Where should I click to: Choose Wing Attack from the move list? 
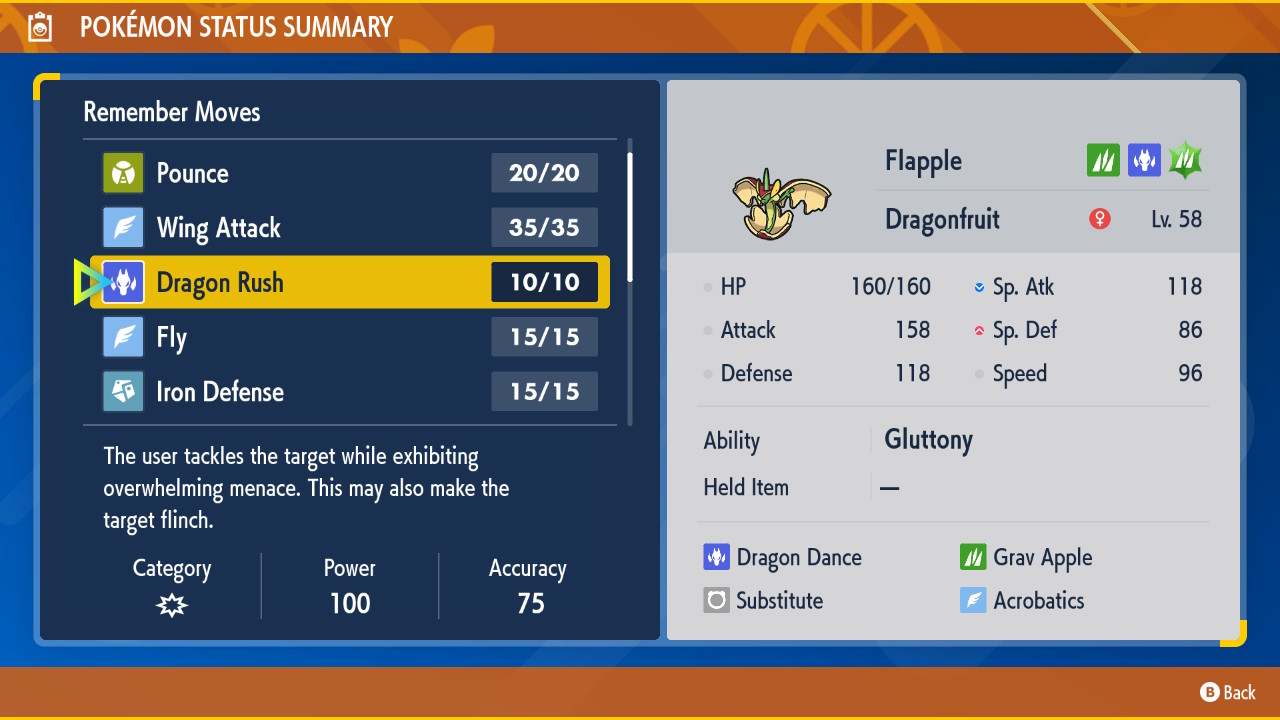tap(350, 228)
